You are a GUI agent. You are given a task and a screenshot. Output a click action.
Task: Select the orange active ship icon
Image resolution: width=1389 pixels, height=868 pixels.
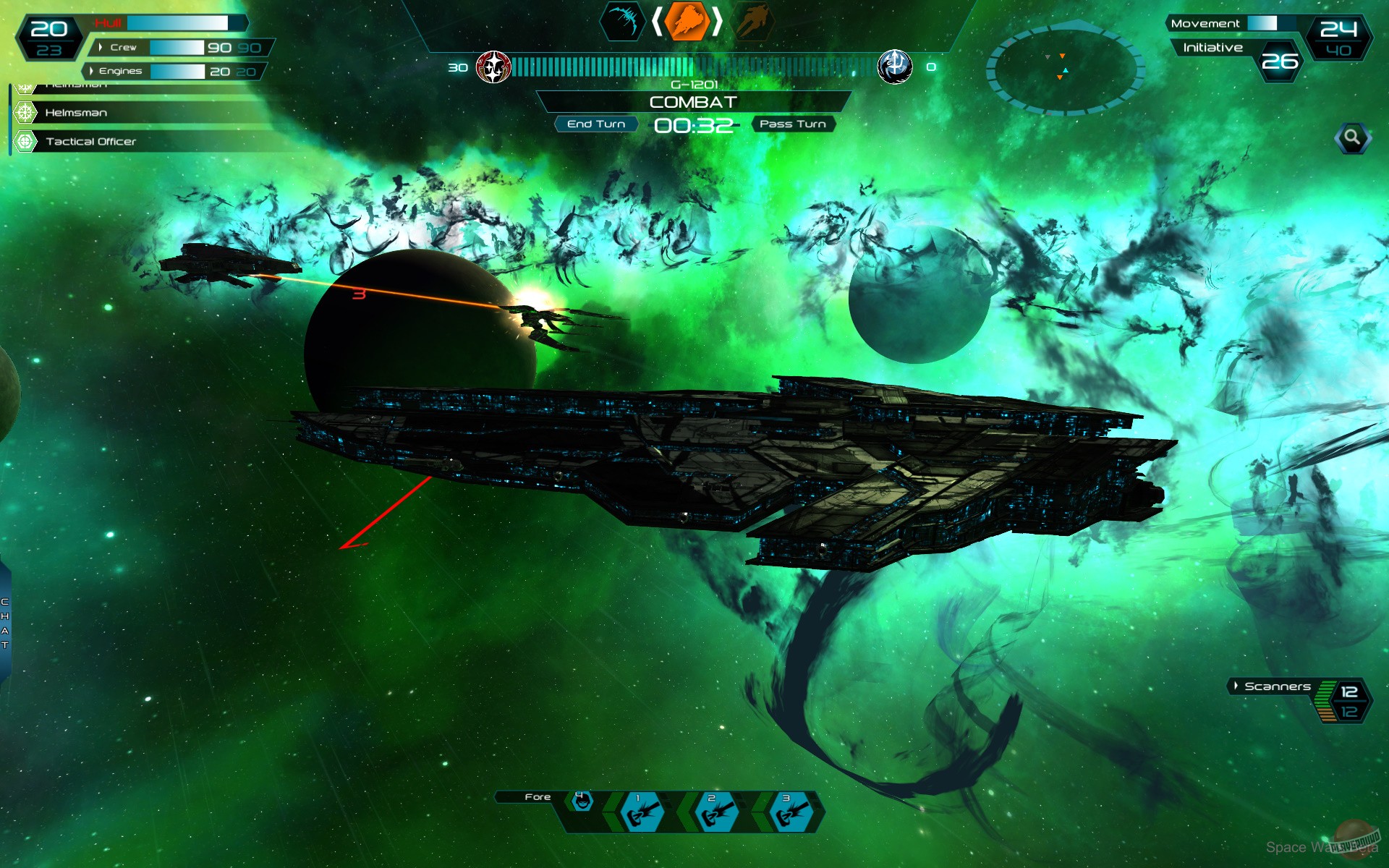click(686, 22)
